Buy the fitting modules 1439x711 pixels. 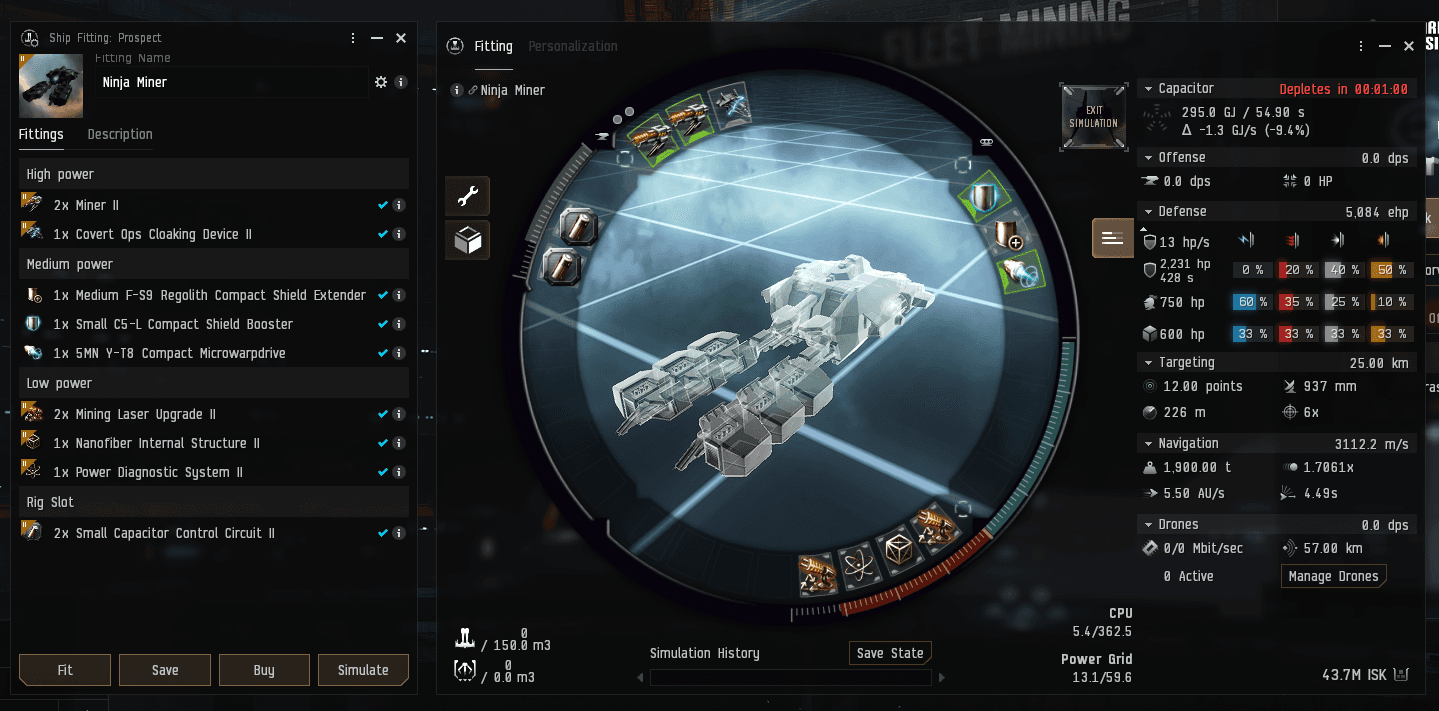coord(264,670)
